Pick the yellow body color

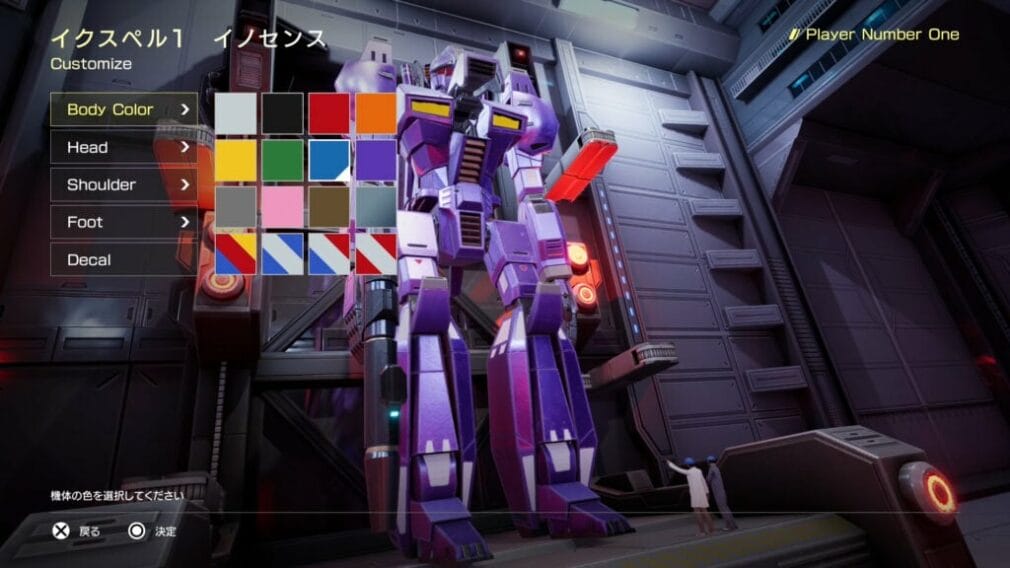tap(236, 160)
